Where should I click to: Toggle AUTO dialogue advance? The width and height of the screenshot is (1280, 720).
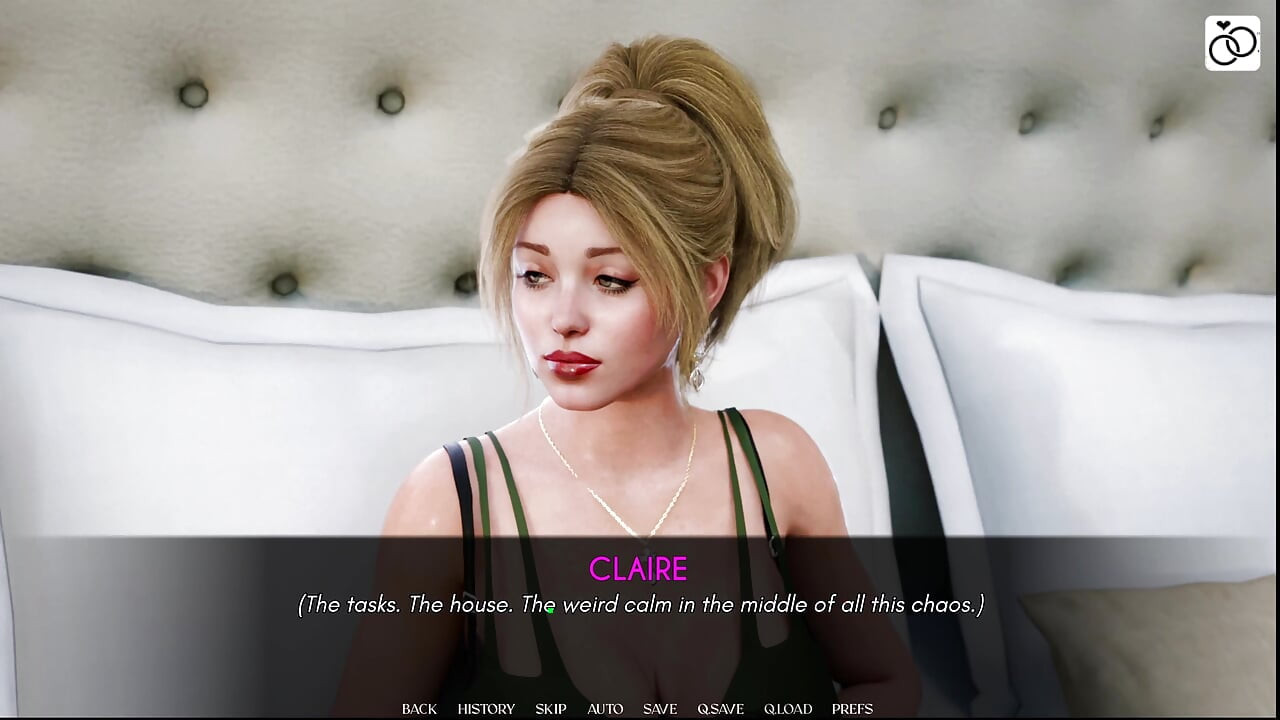pos(605,709)
